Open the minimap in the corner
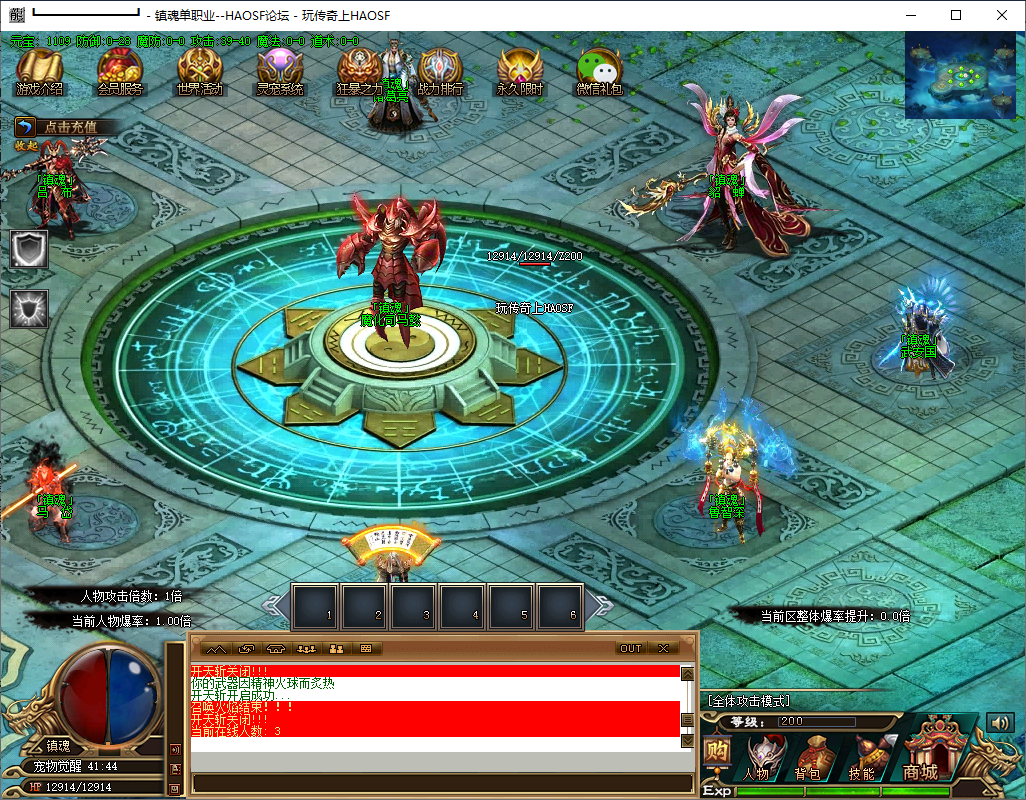 tap(962, 75)
